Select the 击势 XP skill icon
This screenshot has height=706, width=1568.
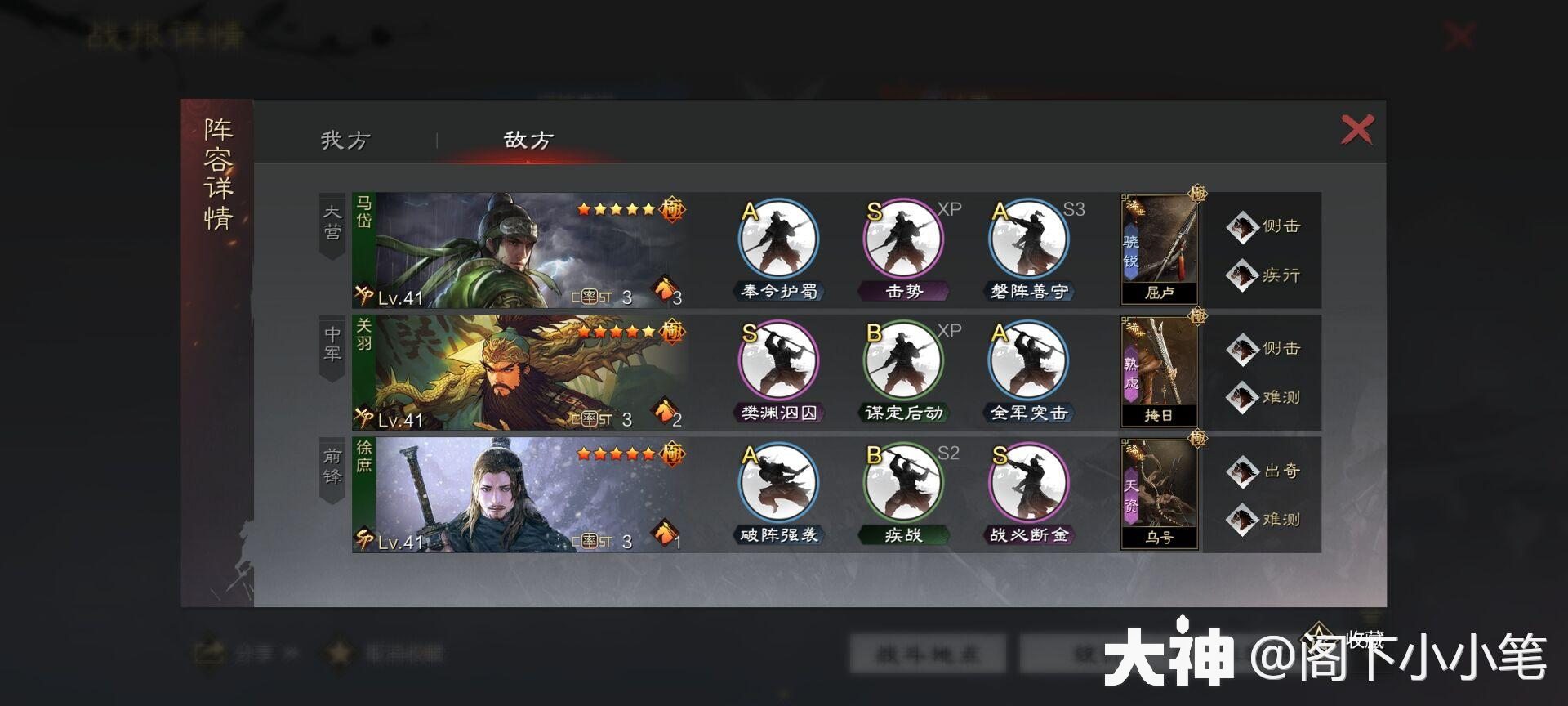902,237
